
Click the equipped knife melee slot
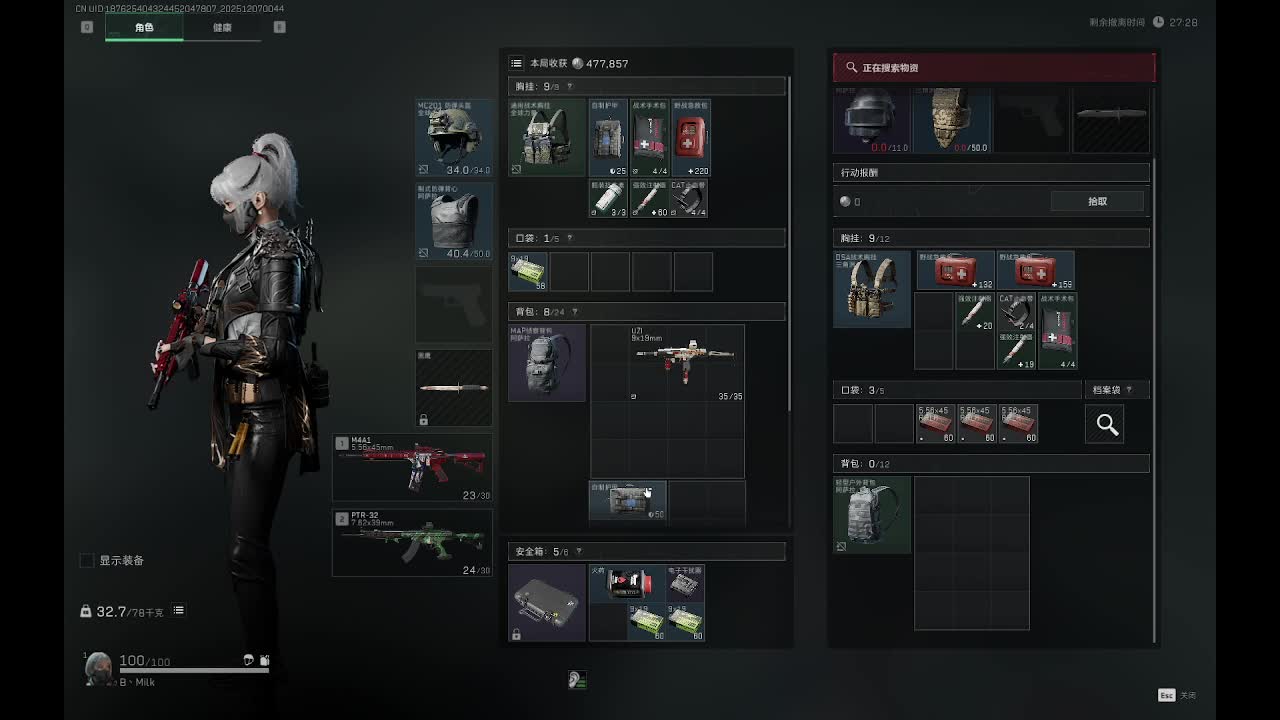pos(454,388)
